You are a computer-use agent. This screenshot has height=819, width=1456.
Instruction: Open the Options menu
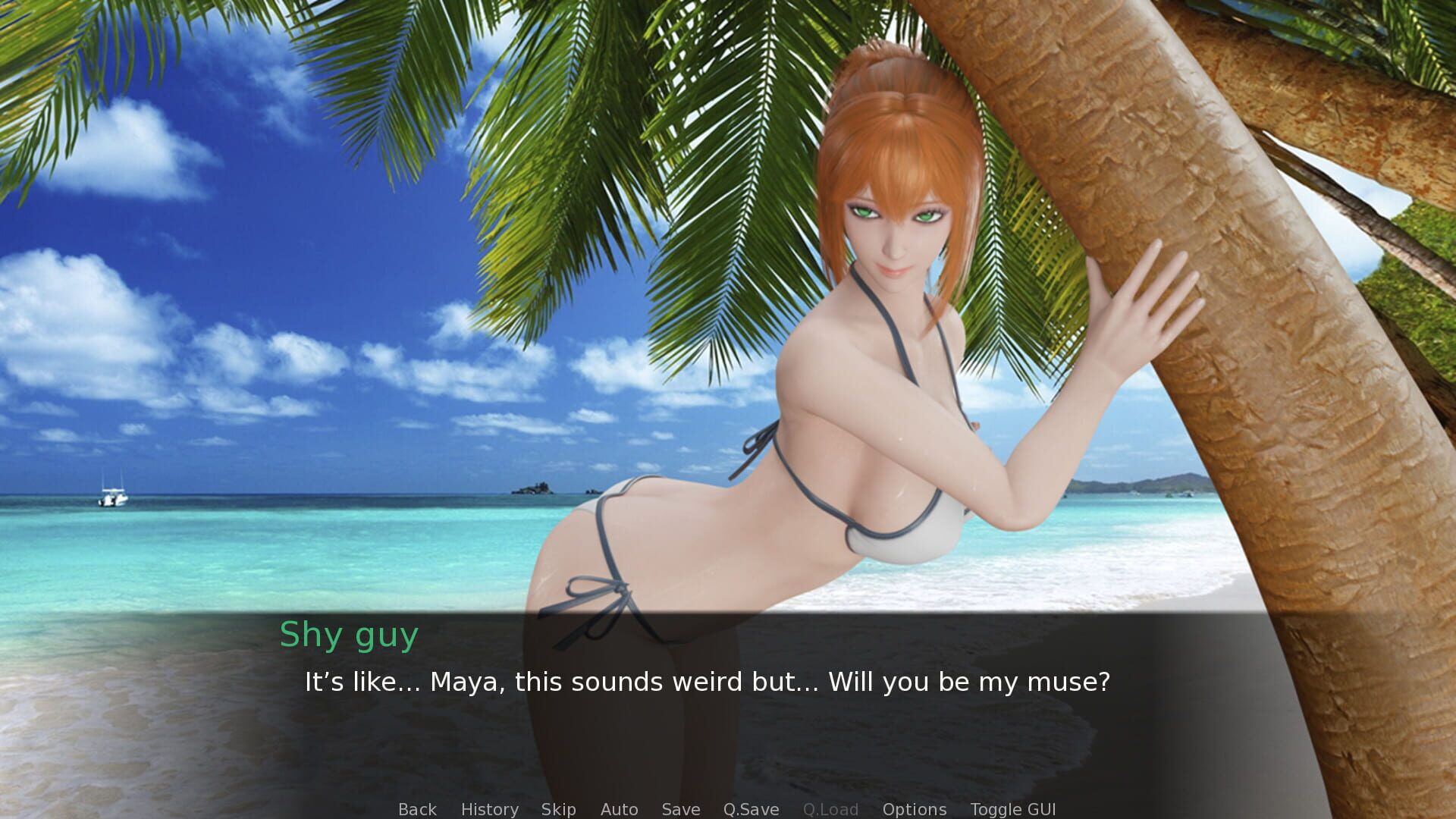(x=914, y=809)
